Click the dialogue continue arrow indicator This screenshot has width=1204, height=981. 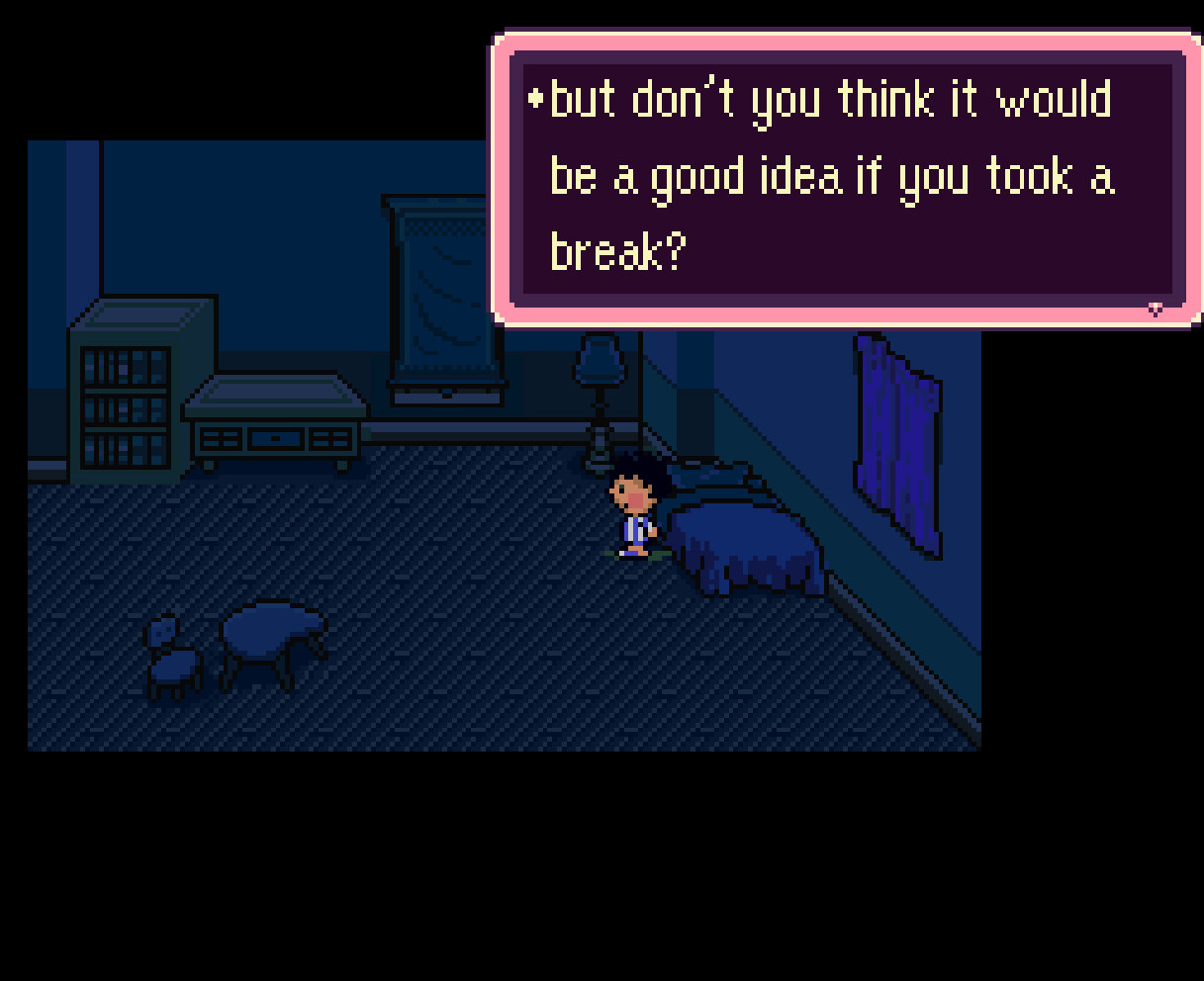point(1155,310)
